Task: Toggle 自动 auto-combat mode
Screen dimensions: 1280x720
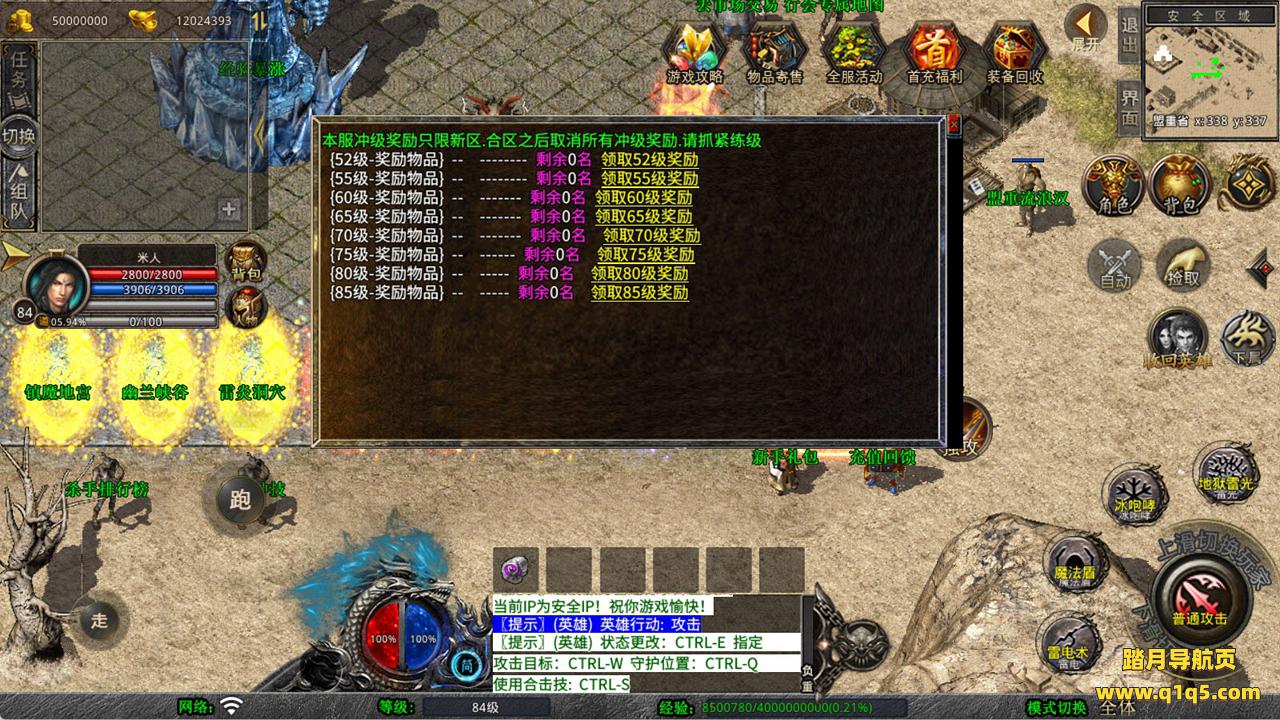Action: pos(1115,266)
